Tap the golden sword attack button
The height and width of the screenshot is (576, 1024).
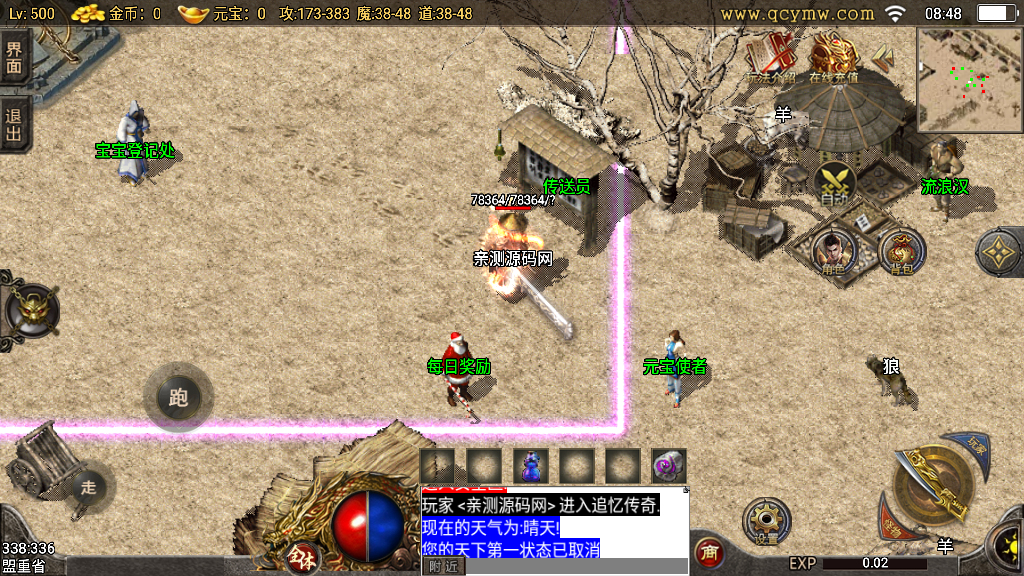click(935, 488)
